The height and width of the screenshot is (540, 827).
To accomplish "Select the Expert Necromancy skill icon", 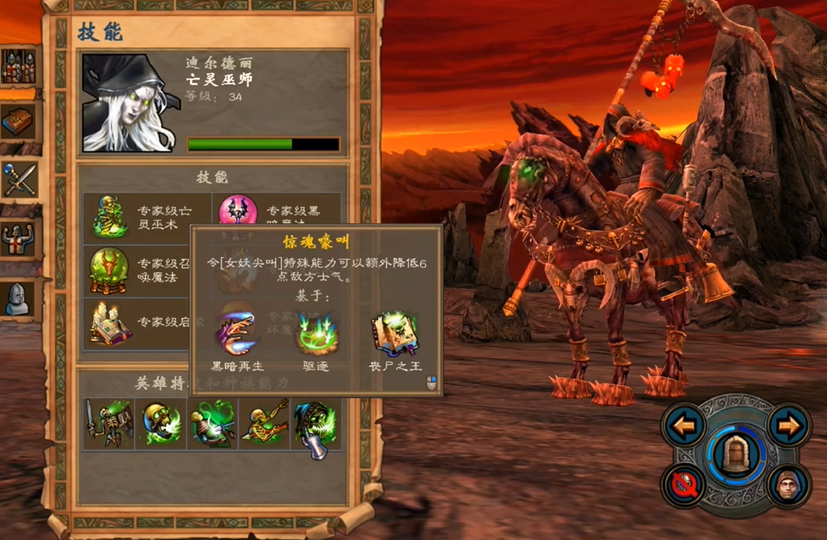I will click(x=106, y=216).
